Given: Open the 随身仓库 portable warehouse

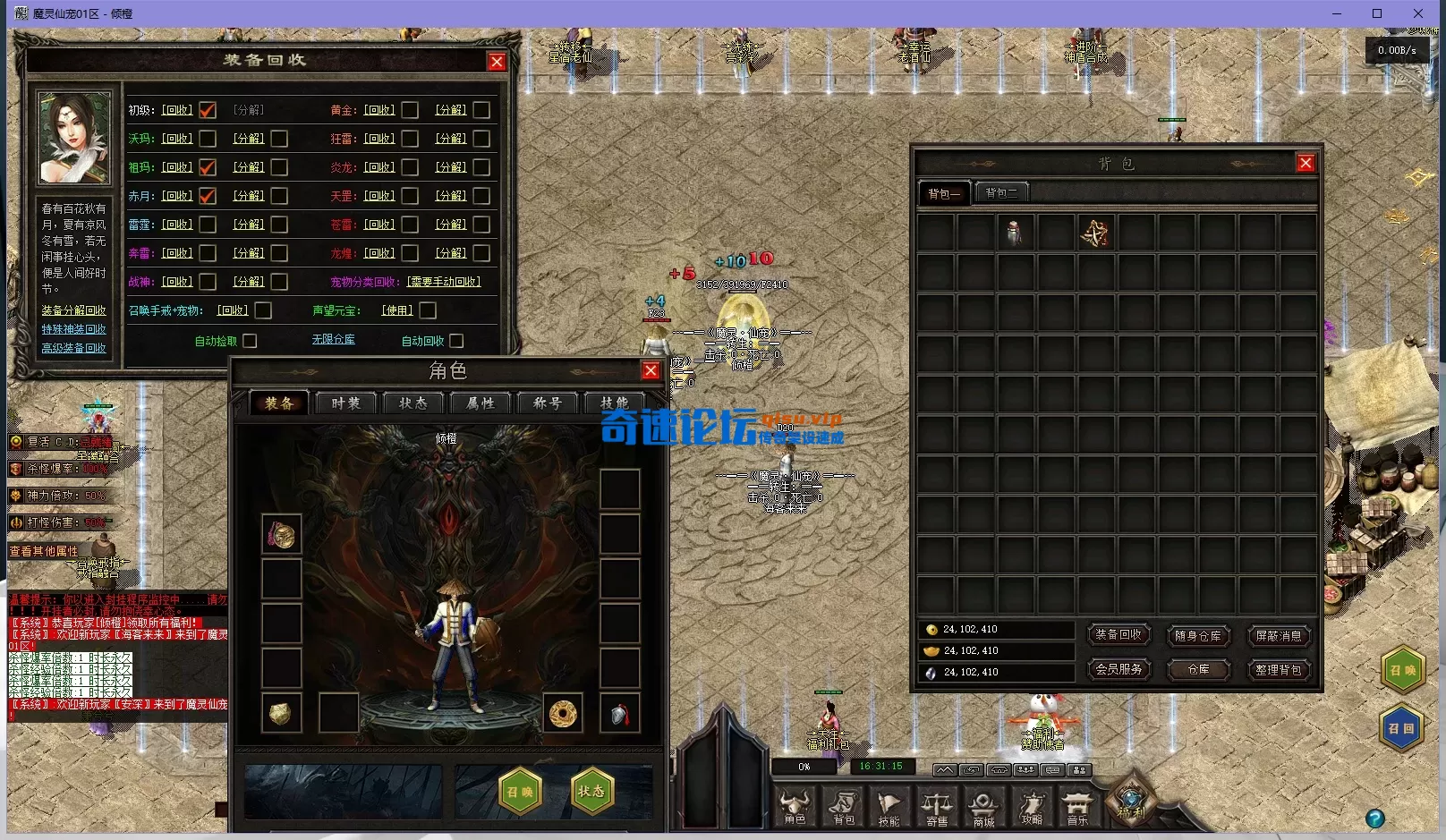Looking at the screenshot, I should pyautogui.click(x=1198, y=636).
